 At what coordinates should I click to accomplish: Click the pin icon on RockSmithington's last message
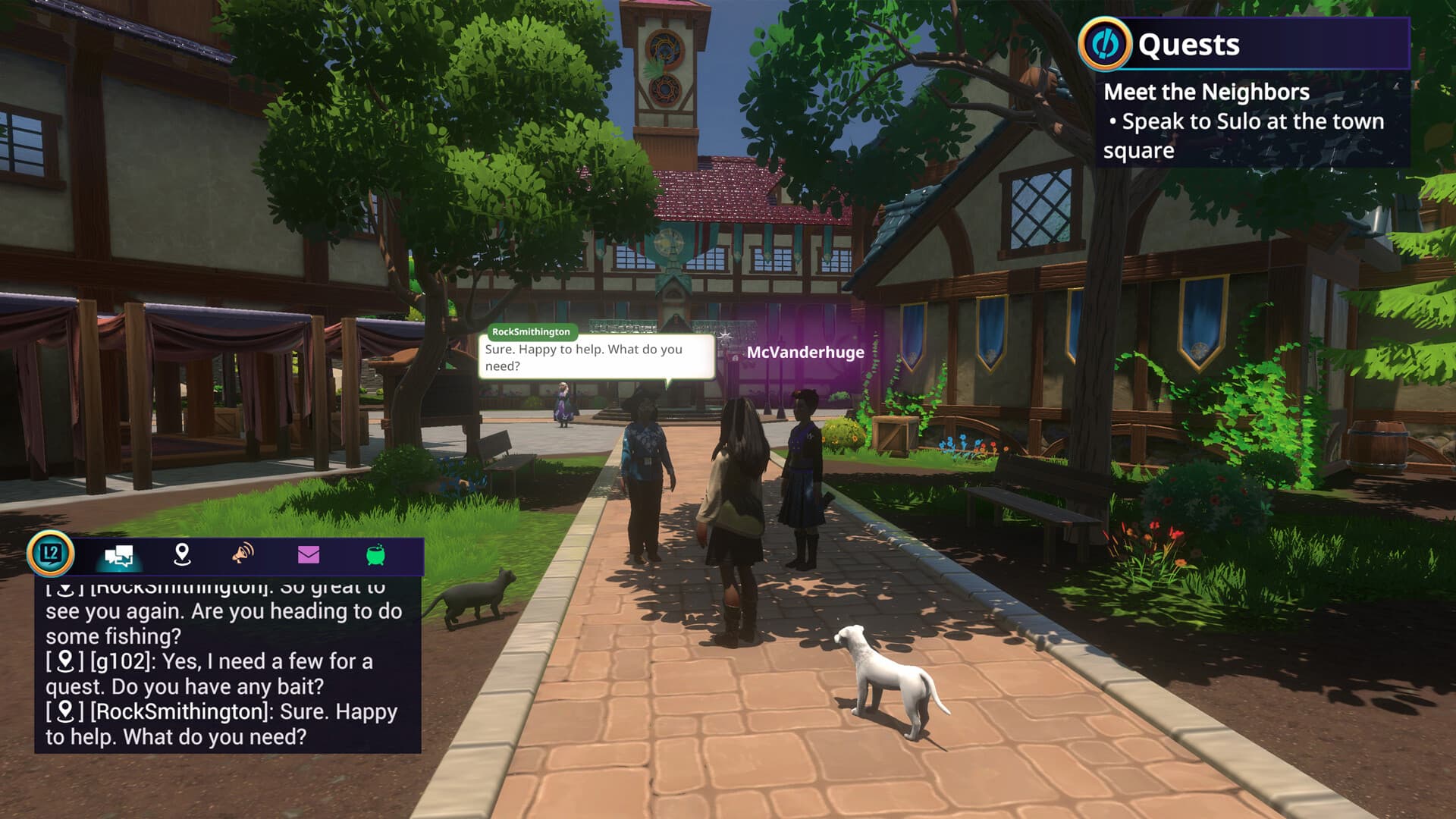(65, 711)
